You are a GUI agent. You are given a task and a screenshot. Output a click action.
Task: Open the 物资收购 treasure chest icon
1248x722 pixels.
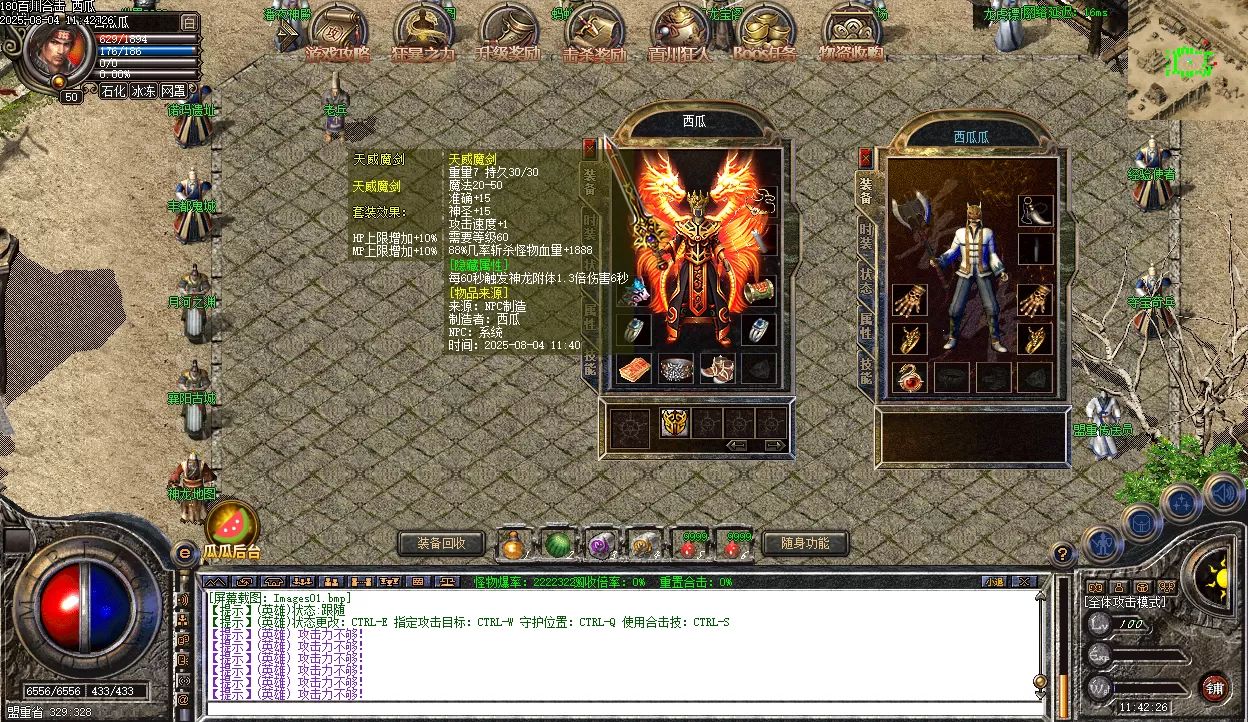click(851, 37)
